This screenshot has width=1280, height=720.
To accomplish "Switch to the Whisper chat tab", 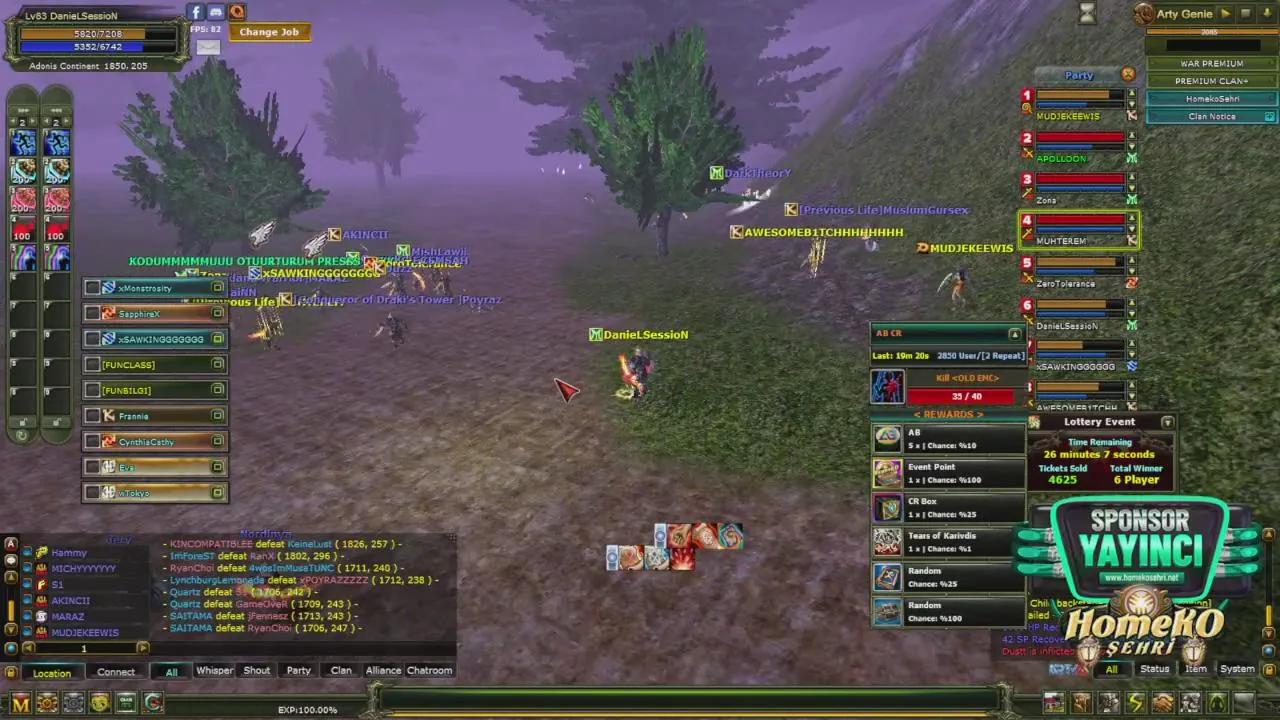I will point(214,670).
